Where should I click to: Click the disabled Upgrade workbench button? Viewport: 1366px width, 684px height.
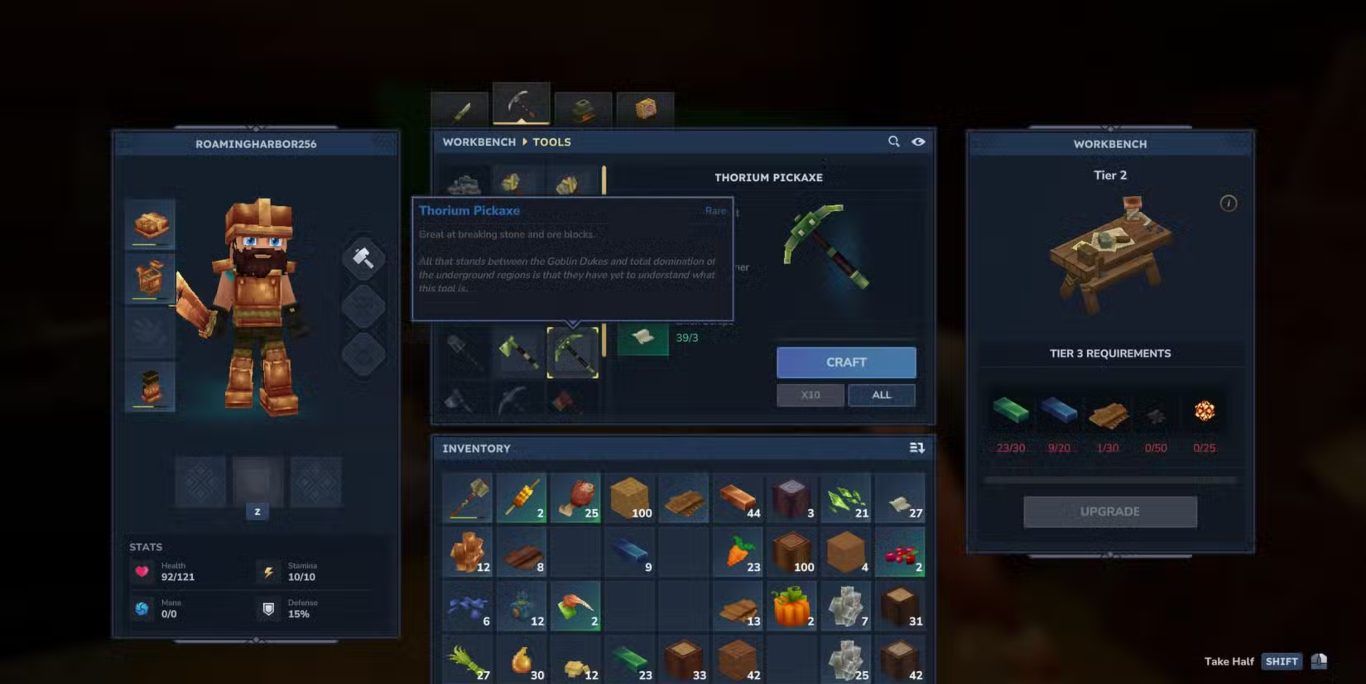[x=1110, y=511]
